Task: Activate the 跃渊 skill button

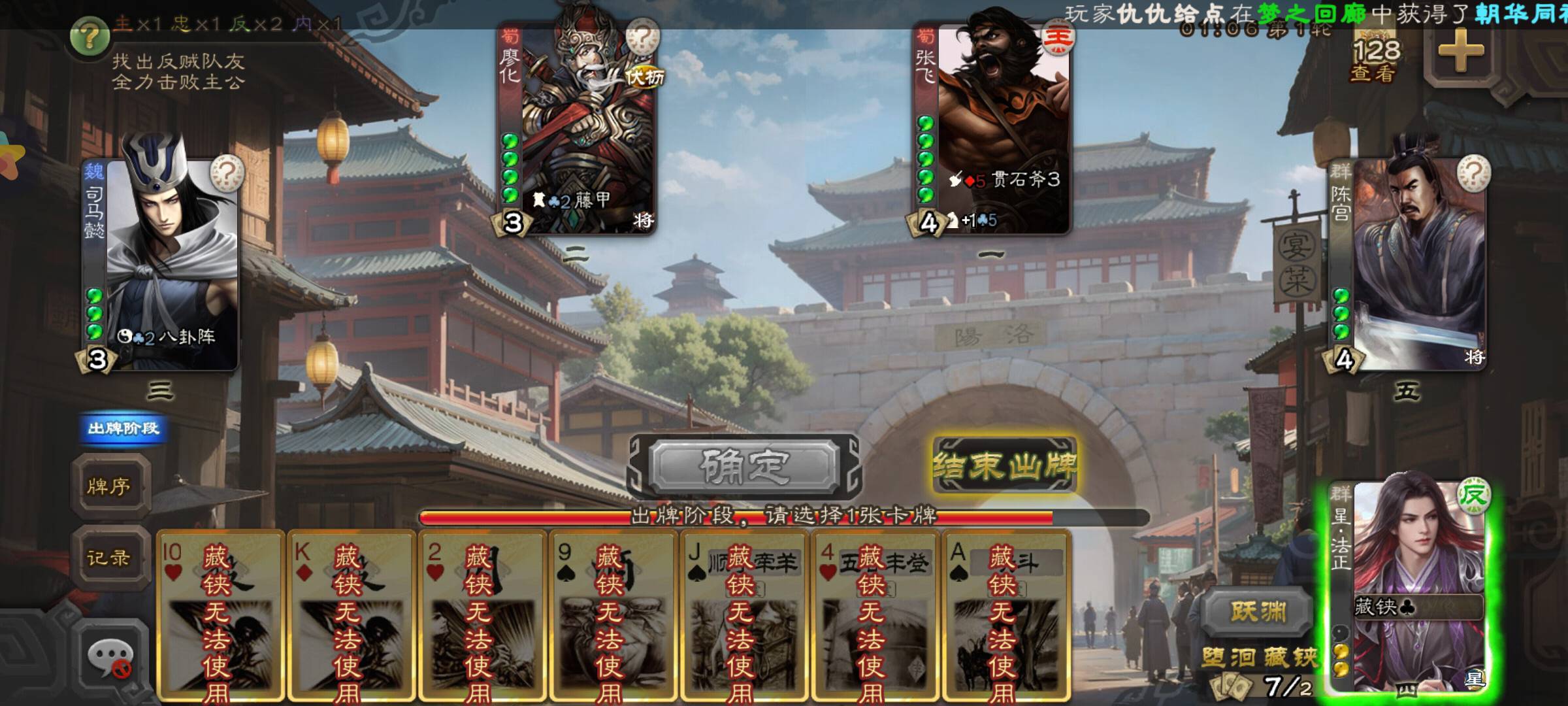Action: point(1258,611)
